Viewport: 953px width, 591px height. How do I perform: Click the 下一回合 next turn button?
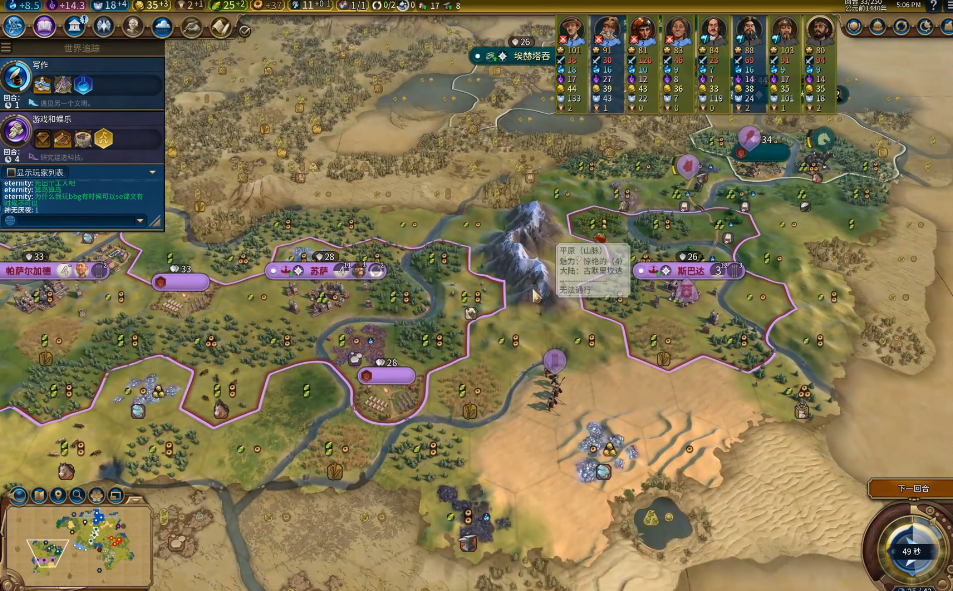[912, 489]
